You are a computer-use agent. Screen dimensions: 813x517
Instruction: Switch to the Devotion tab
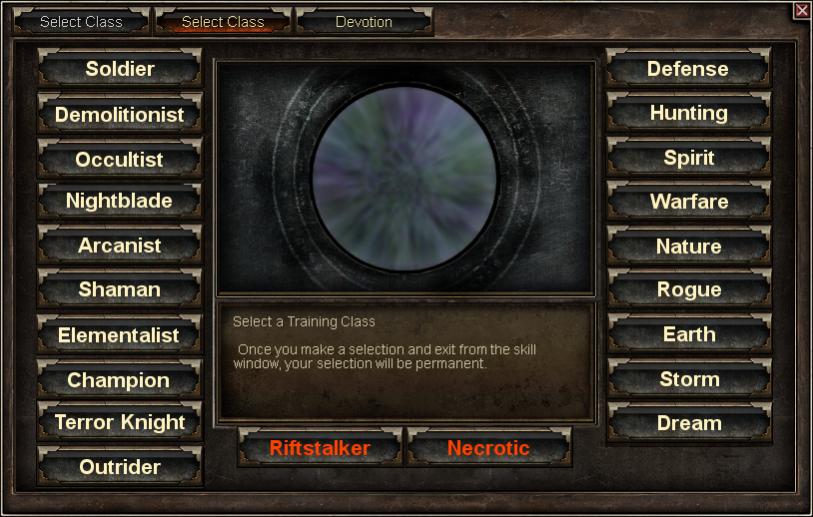tap(364, 22)
